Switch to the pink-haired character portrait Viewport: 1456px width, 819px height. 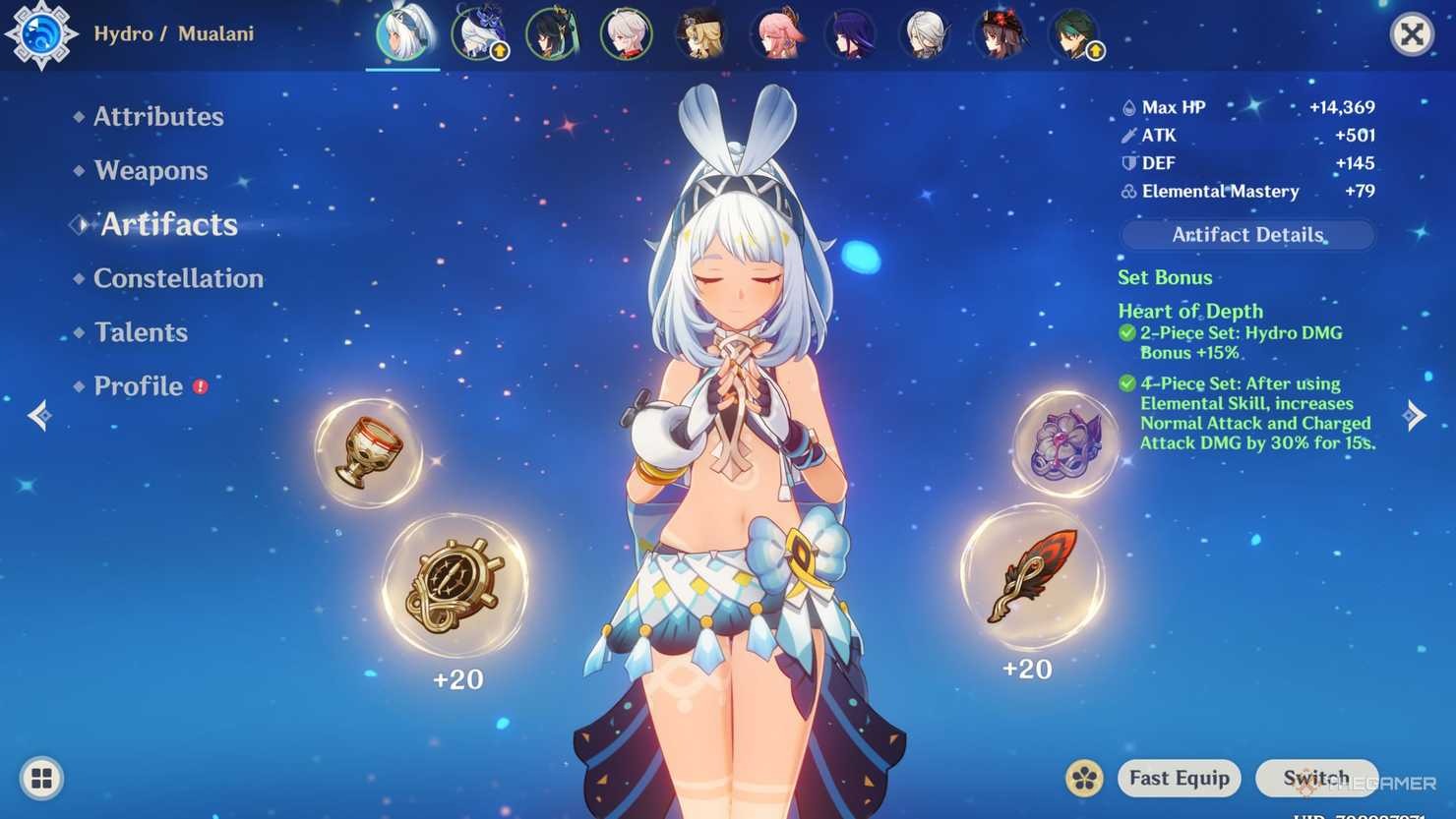click(776, 34)
